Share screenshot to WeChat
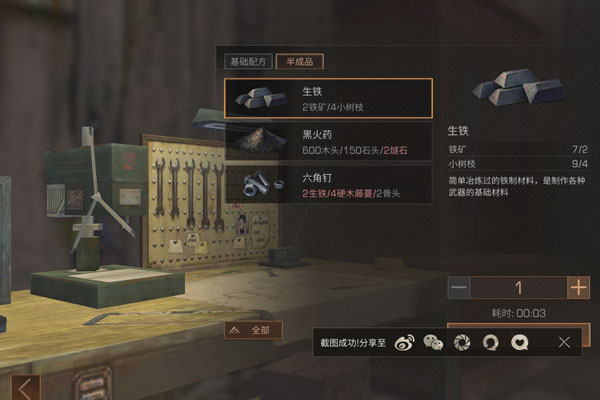The image size is (600, 400). 432,342
